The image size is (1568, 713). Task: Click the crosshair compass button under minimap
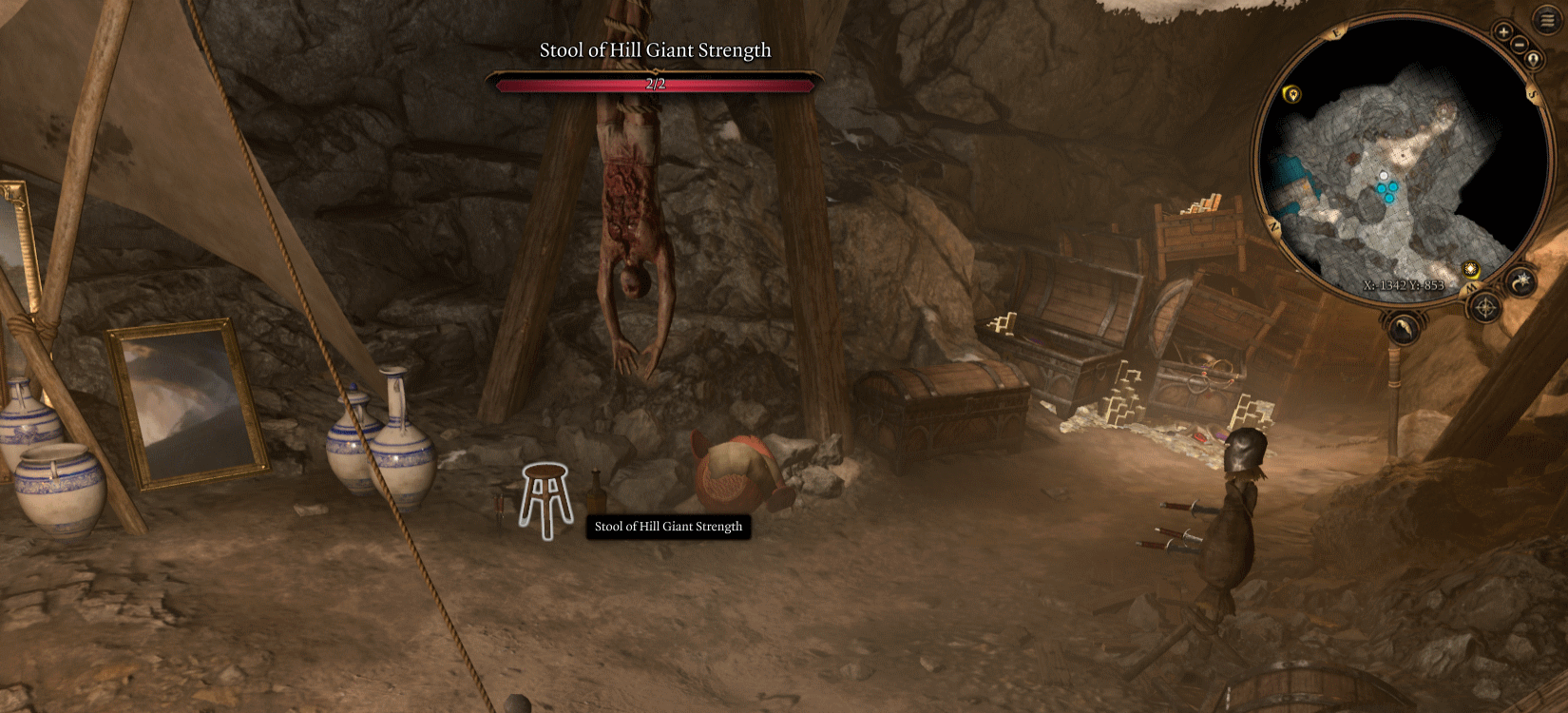click(x=1484, y=308)
